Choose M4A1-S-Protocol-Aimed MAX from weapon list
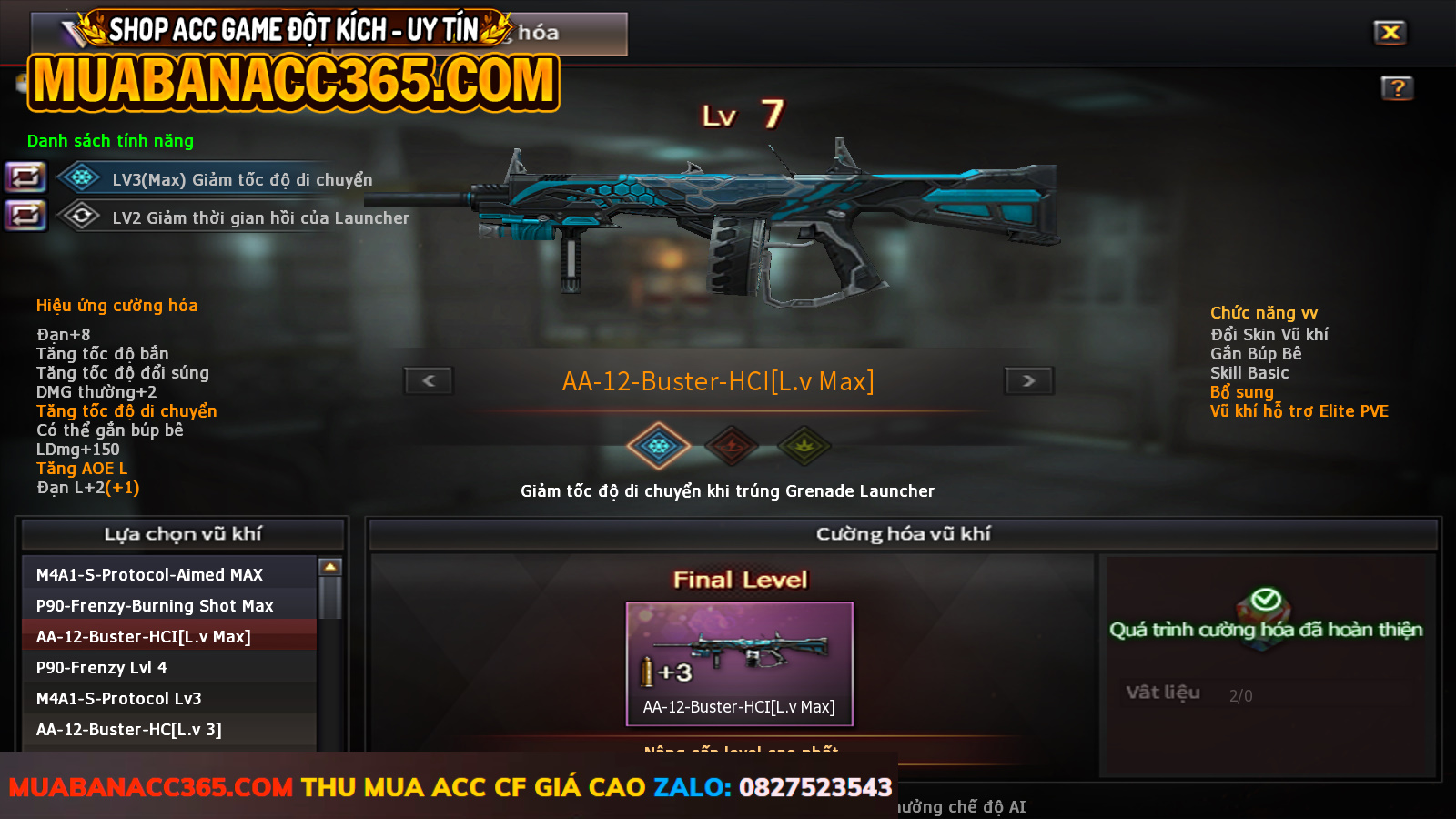 [x=169, y=574]
